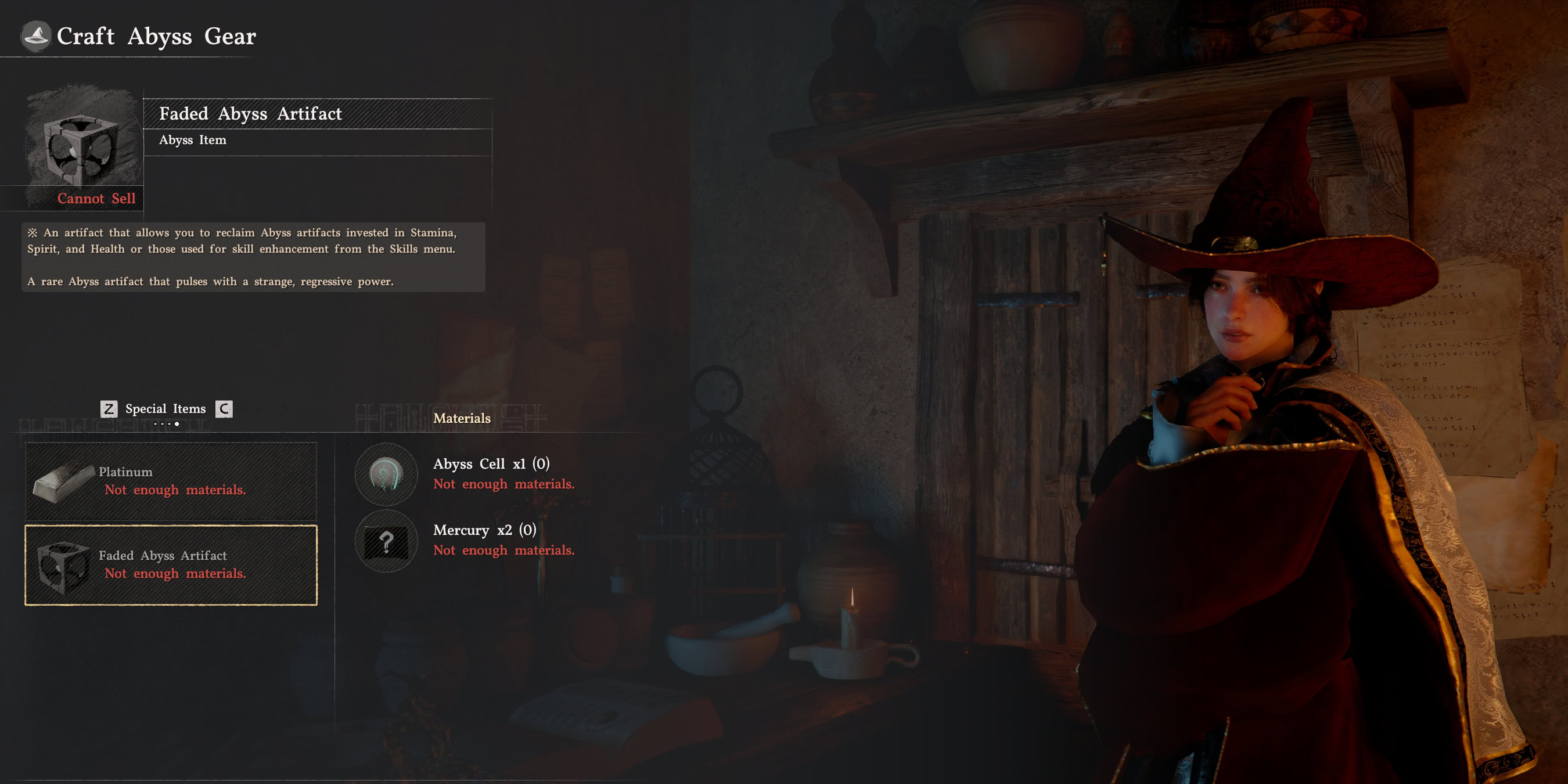Click the filled pagination dot under Special Items
The height and width of the screenshot is (784, 1568).
tap(177, 425)
